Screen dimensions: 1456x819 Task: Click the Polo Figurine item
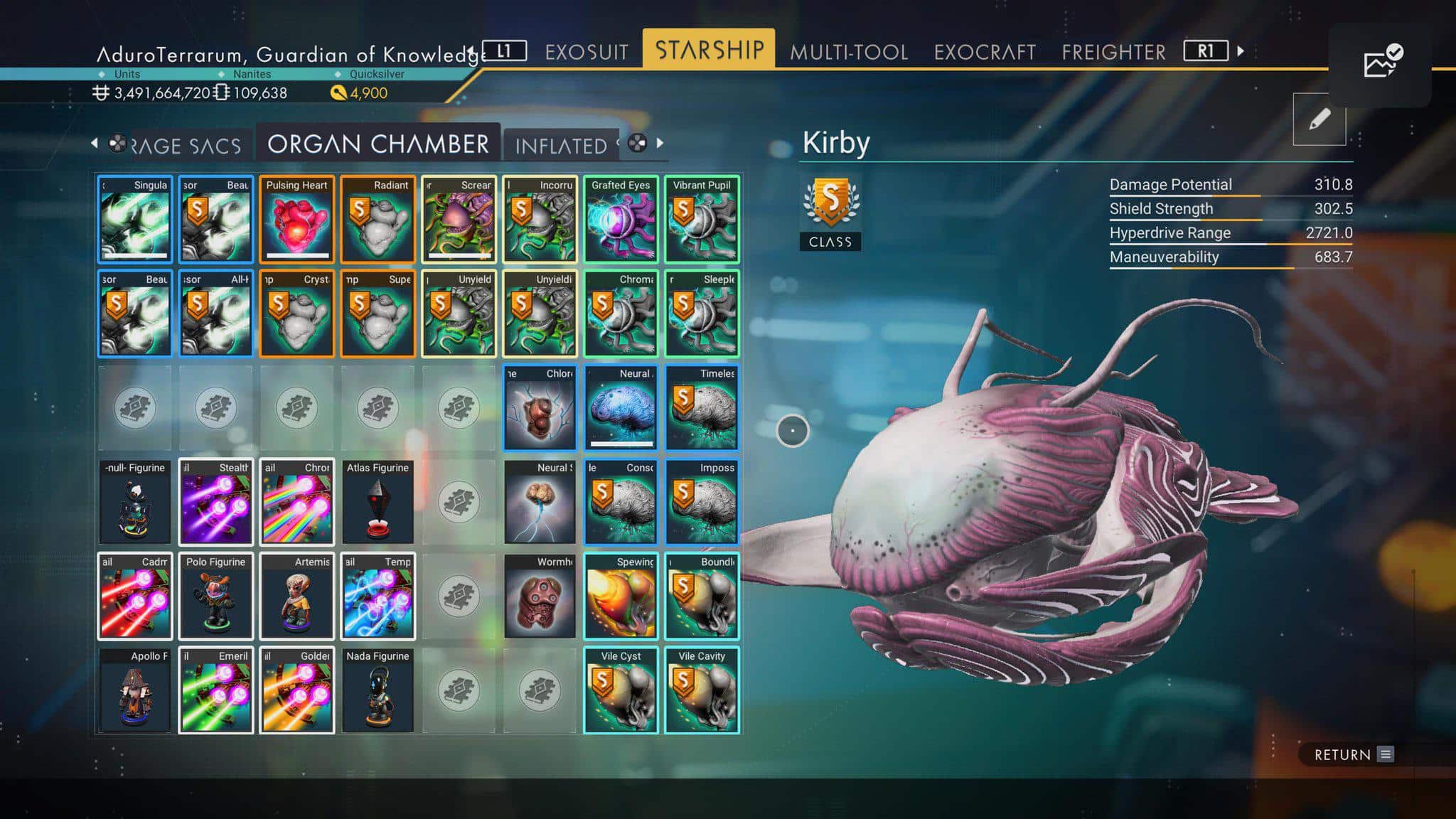coord(215,596)
